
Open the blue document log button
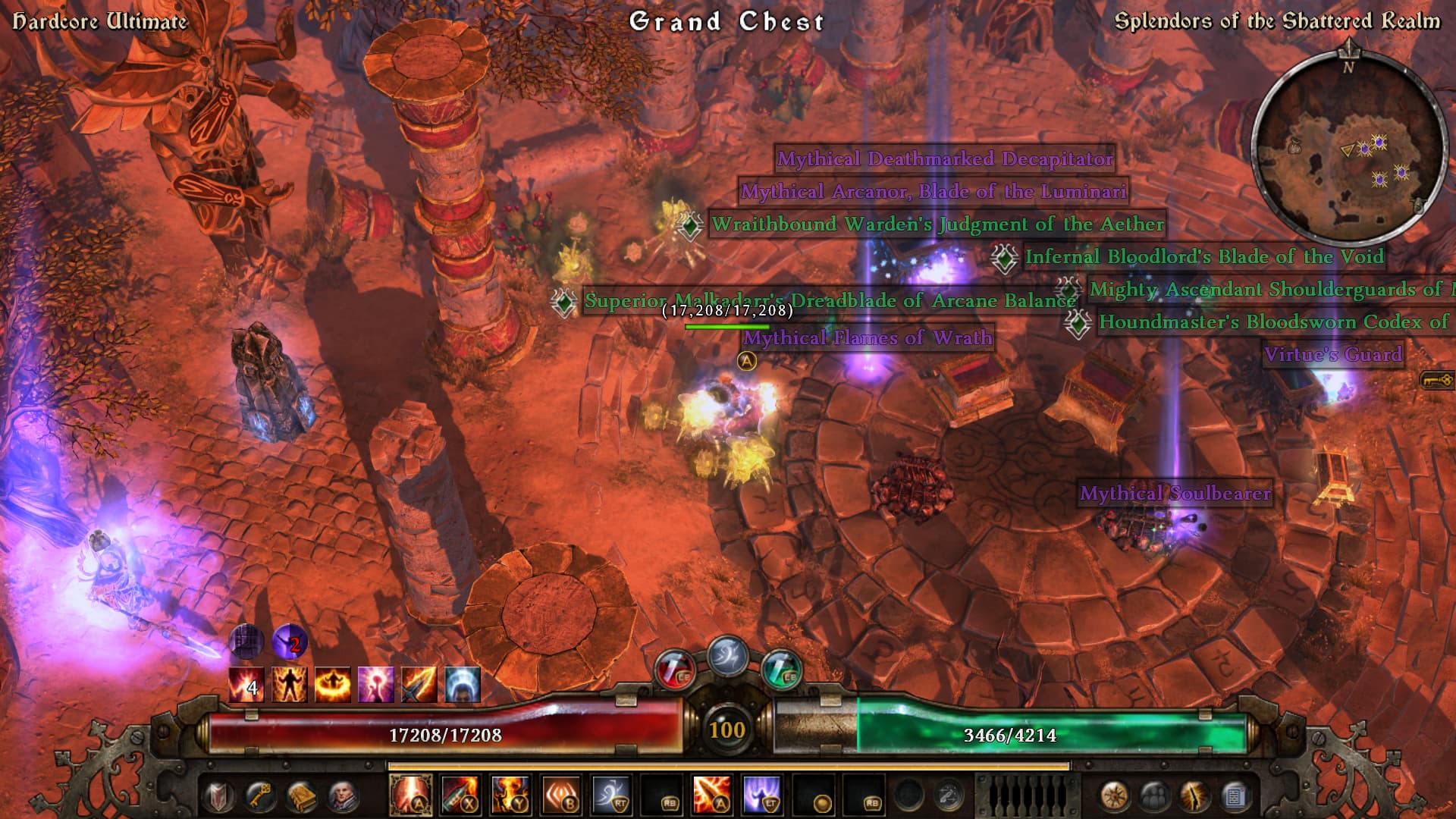pos(1235,796)
